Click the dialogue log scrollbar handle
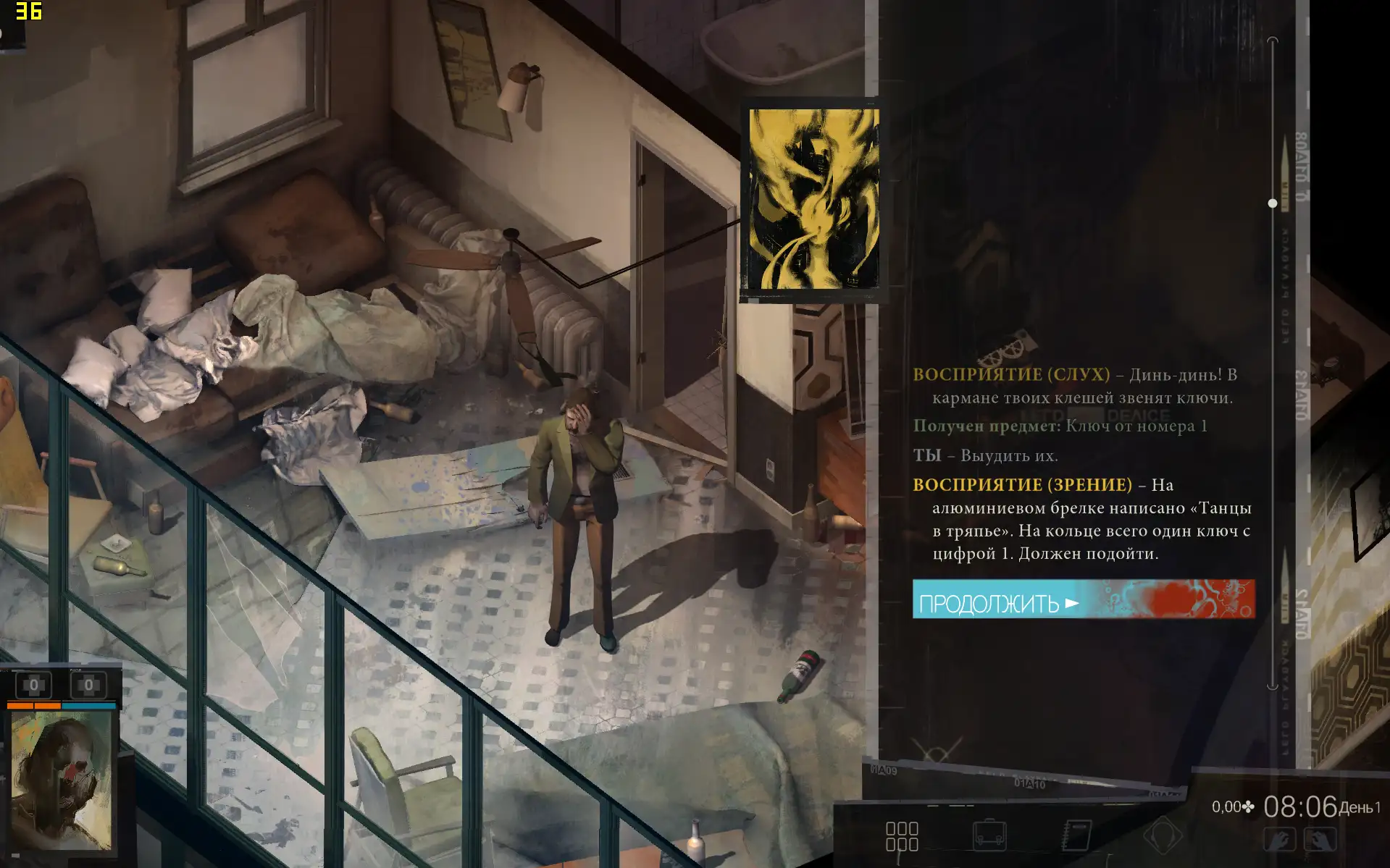The width and height of the screenshot is (1390, 868). click(x=1273, y=203)
